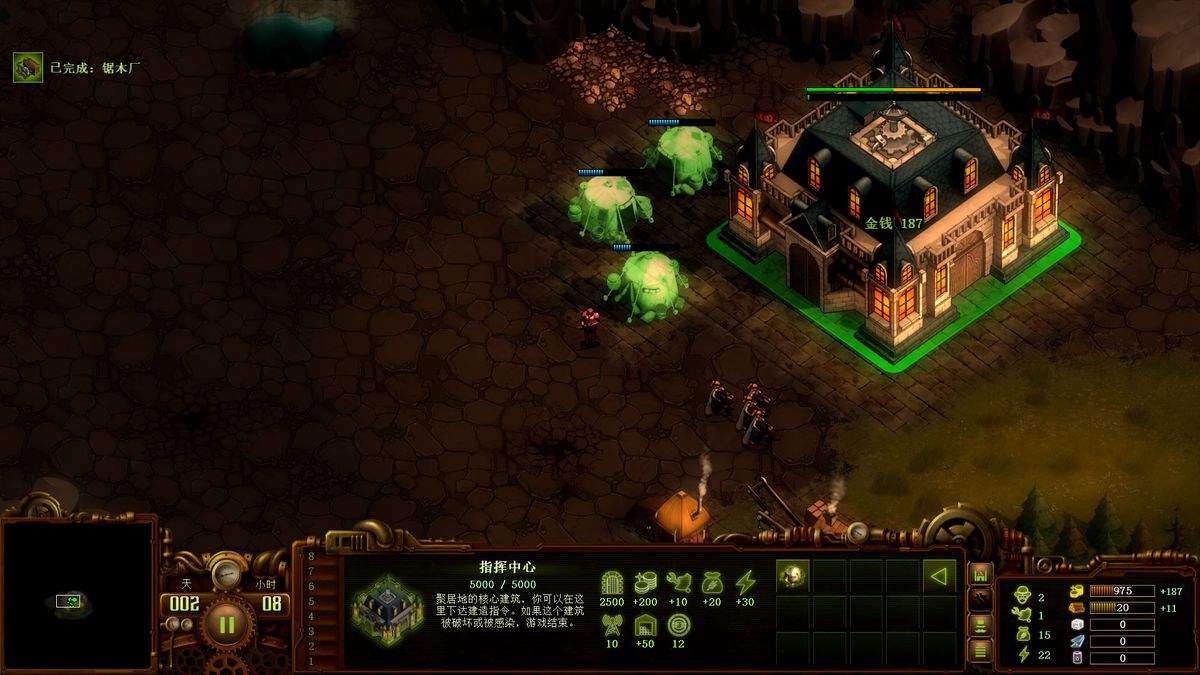Select control group number 1
The width and height of the screenshot is (1200, 675).
pyautogui.click(x=311, y=661)
